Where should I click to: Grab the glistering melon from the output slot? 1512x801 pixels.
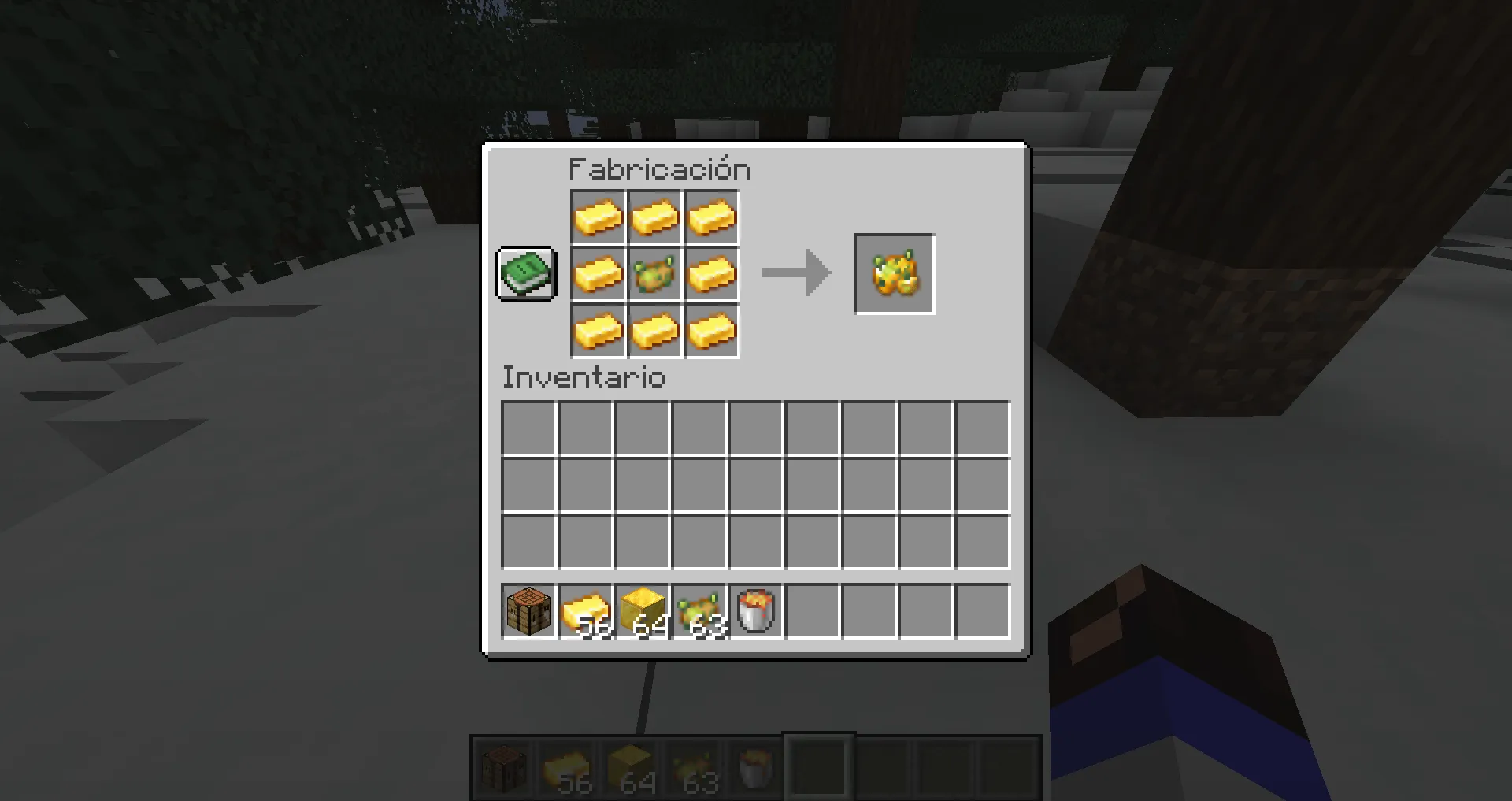click(894, 273)
